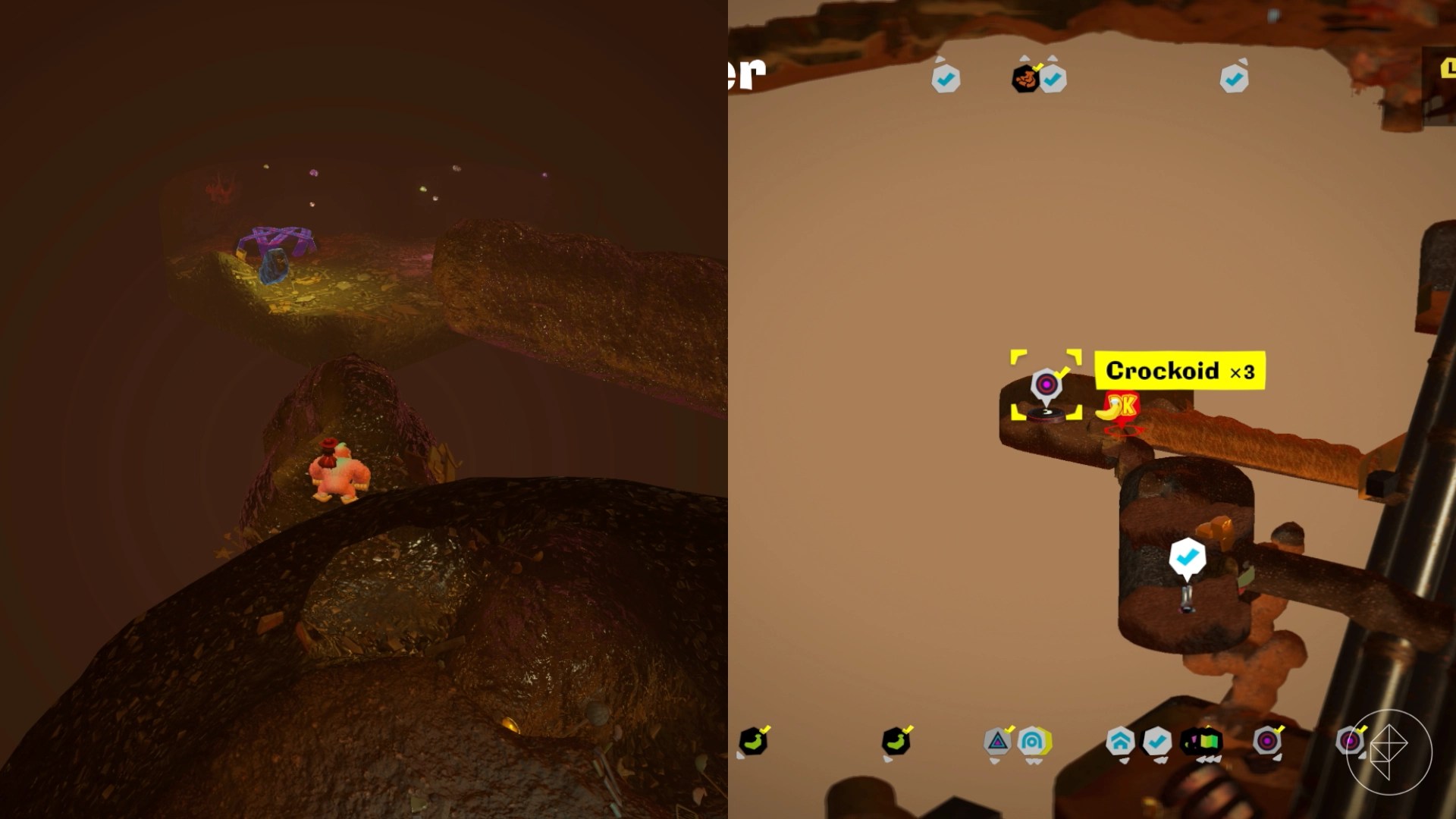The image size is (1456, 819).
Task: Select the blue house map marker
Action: pos(1120,742)
